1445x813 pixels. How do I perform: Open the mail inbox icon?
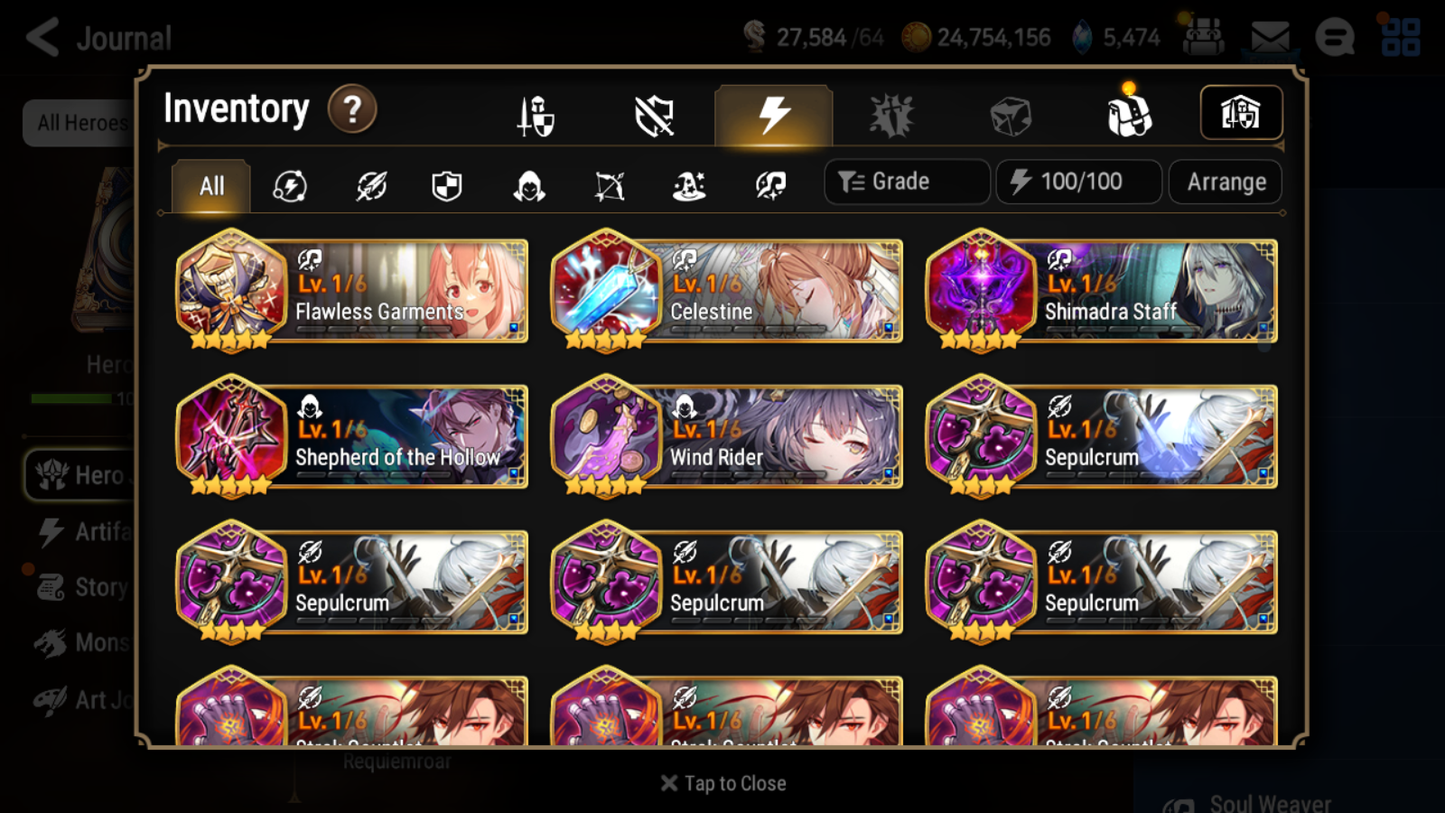click(x=1270, y=34)
